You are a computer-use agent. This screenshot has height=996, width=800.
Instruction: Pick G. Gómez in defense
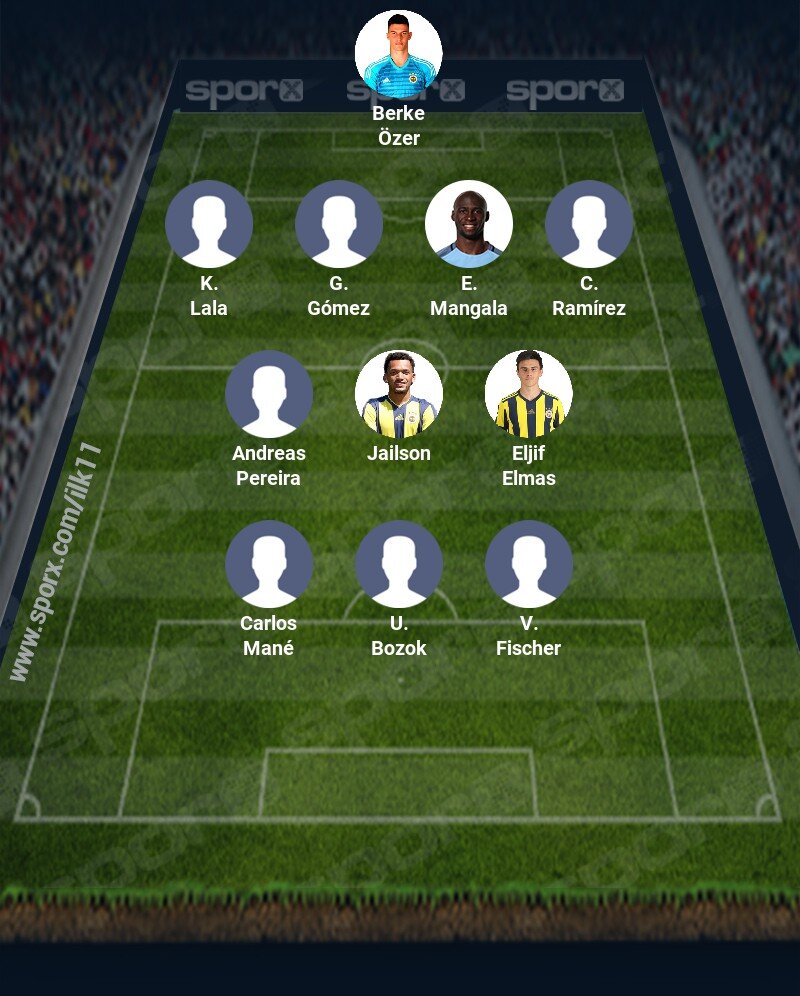[x=339, y=224]
